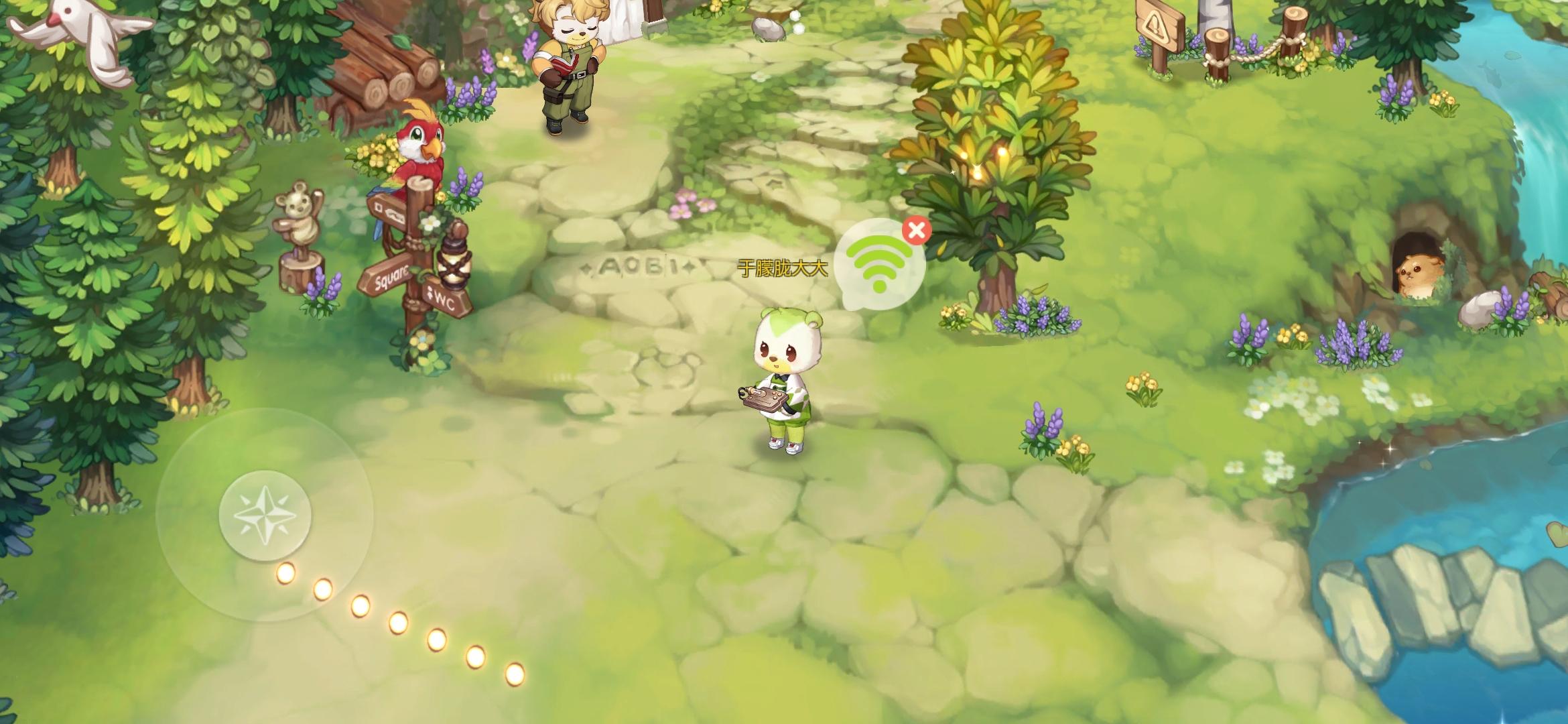Dismiss the network warning with the red X

(x=918, y=229)
